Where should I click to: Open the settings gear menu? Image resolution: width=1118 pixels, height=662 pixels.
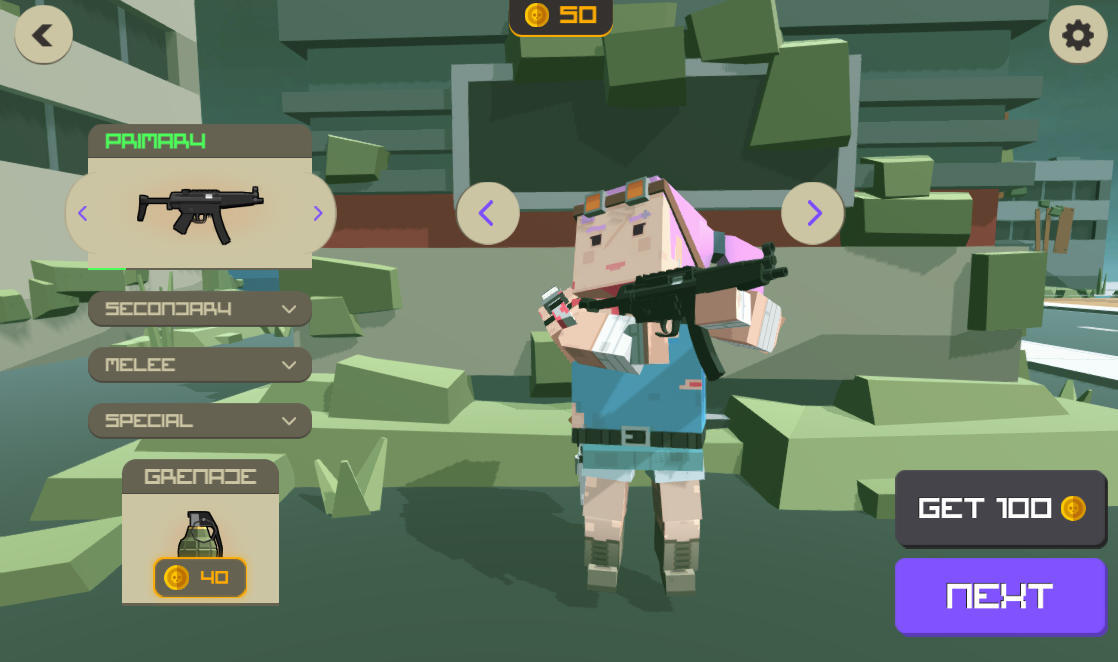pyautogui.click(x=1077, y=36)
